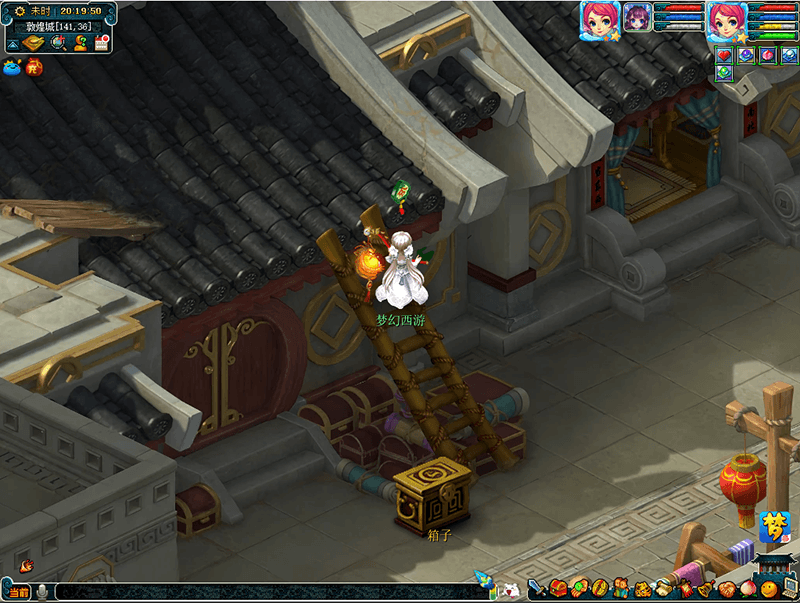Open the treasure chest inventory icon
Image resolution: width=800 pixels, height=603 pixels.
coord(558,588)
